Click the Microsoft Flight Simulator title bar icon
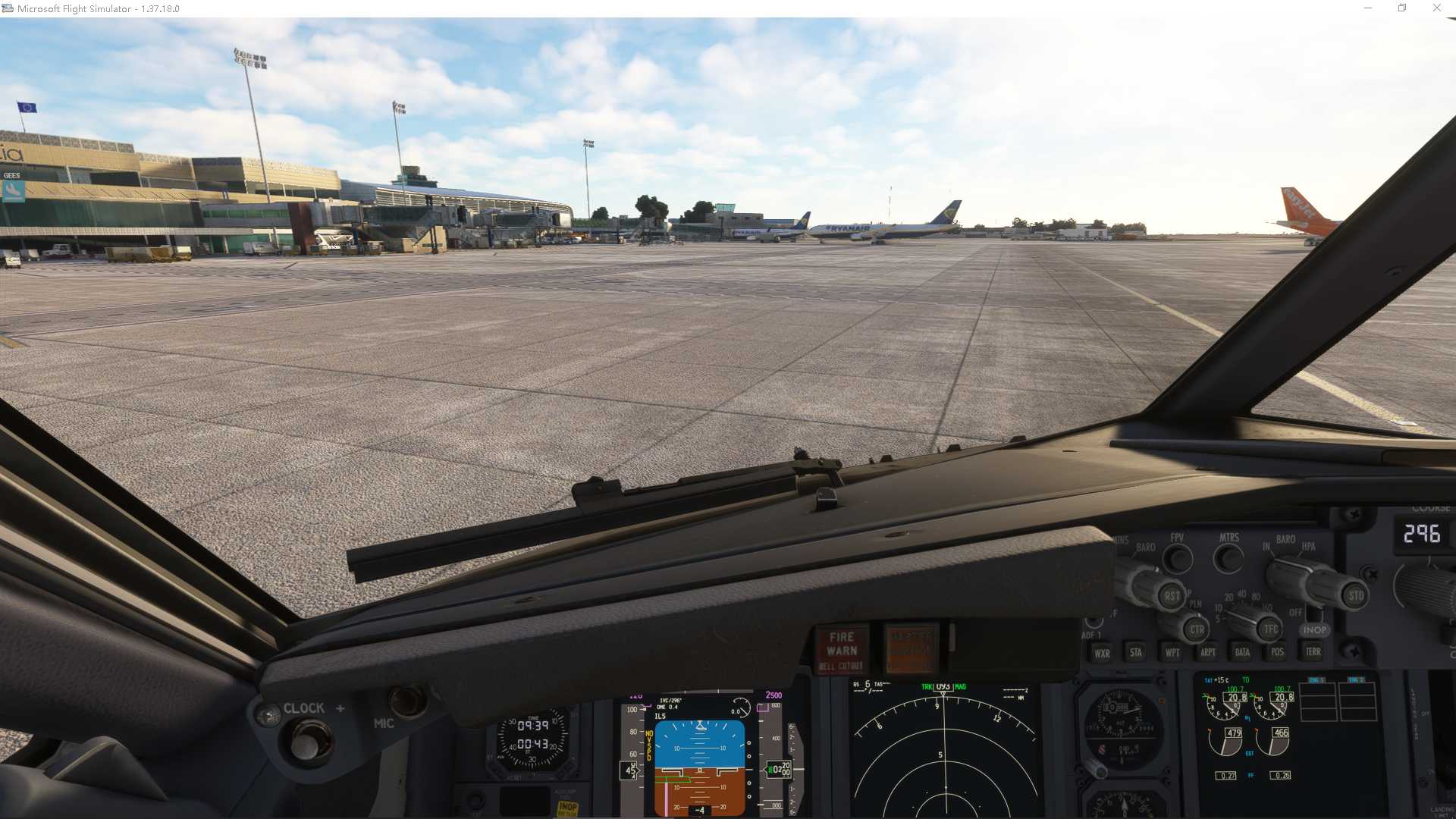 coord(8,8)
